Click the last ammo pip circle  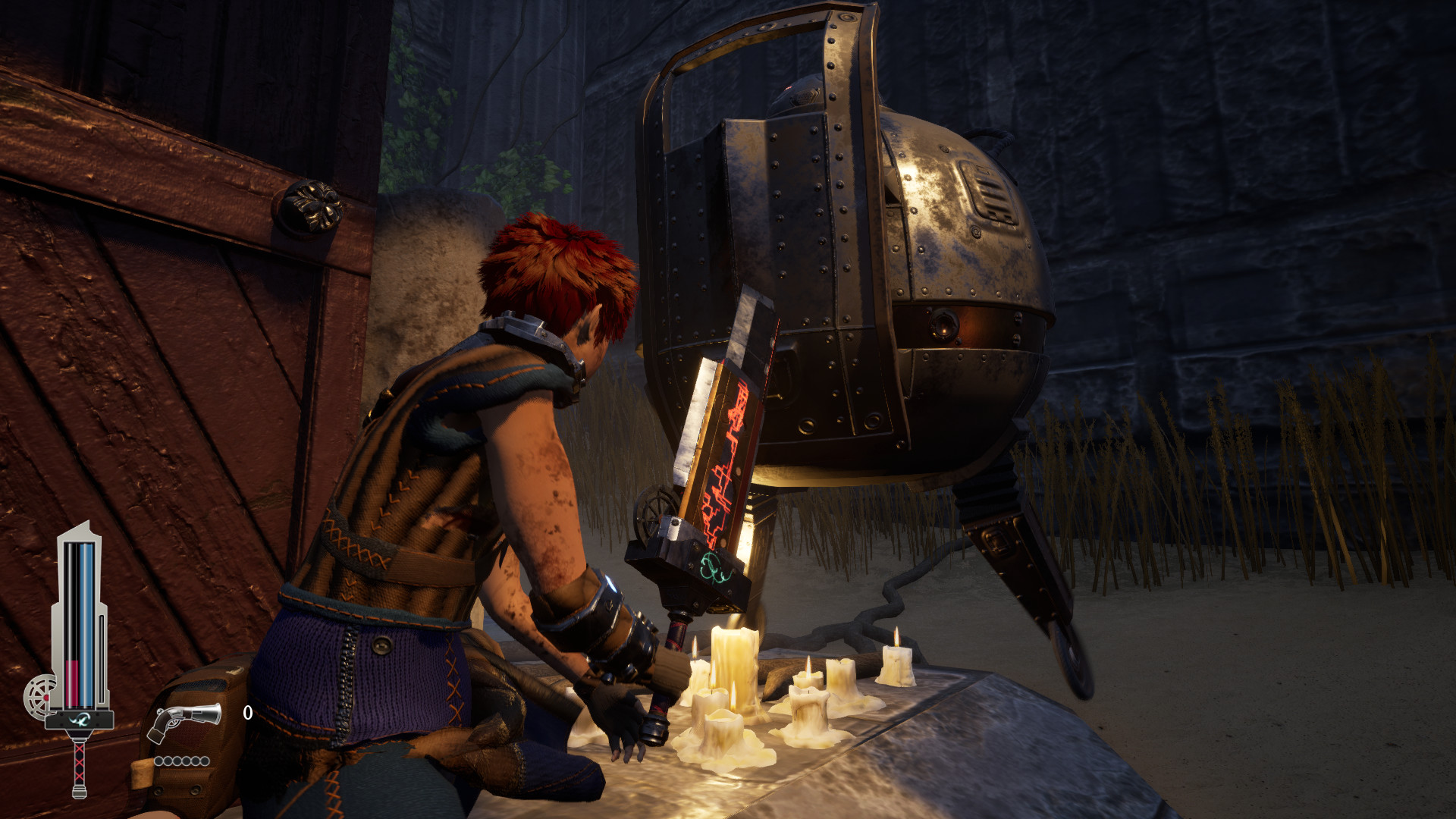[x=205, y=761]
